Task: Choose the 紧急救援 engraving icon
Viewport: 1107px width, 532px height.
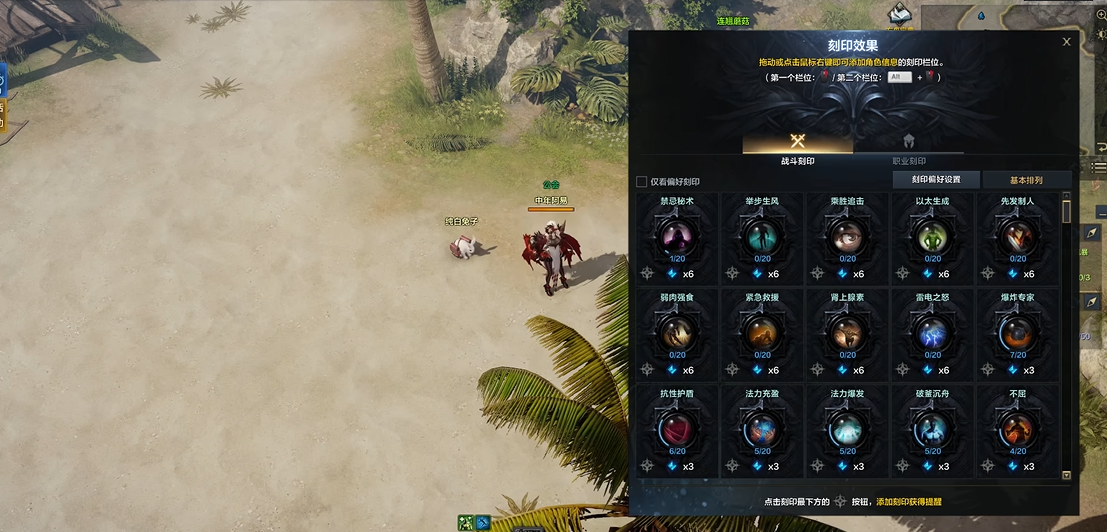Action: click(x=762, y=333)
